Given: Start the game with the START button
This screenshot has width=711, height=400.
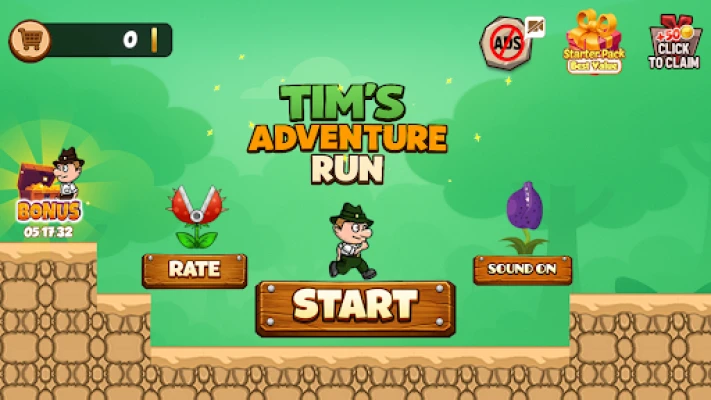Looking at the screenshot, I should coord(355,306).
